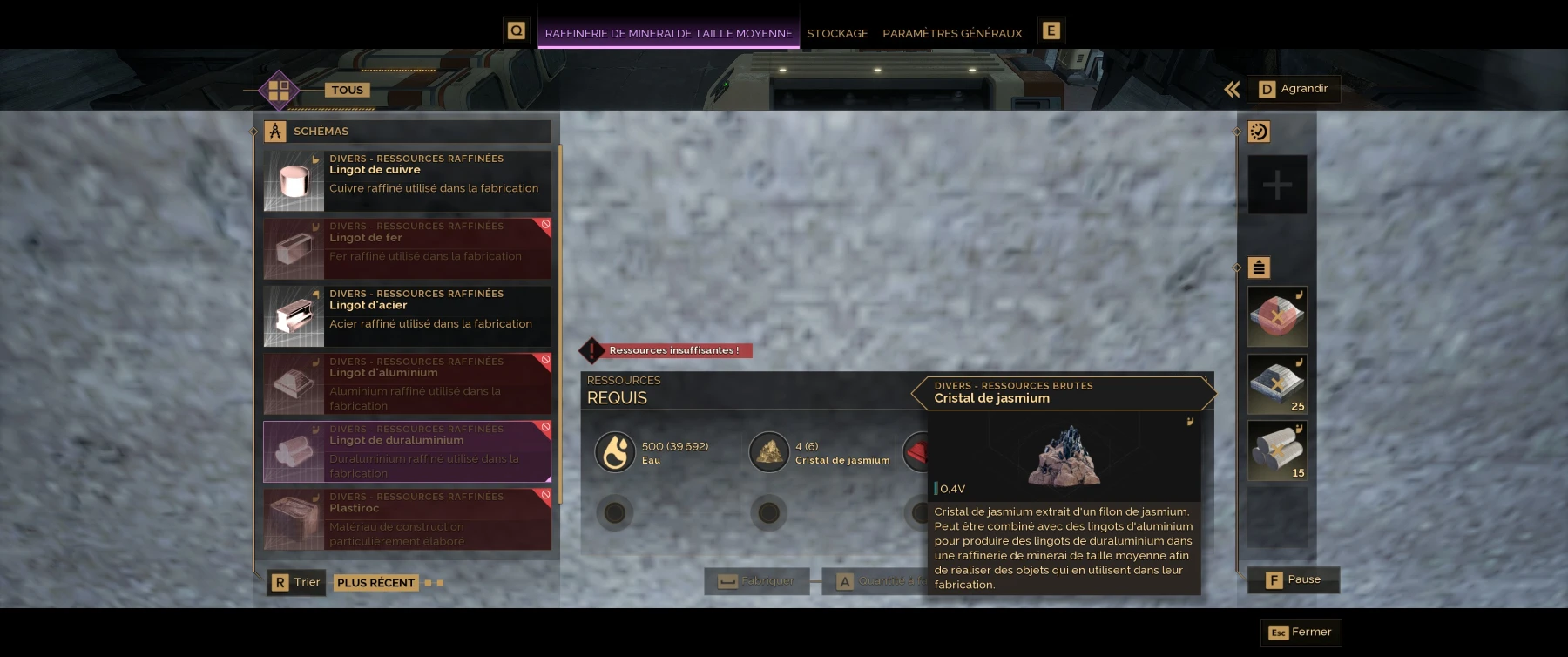
Task: Close the refinery menu with Fermer
Action: [1301, 632]
